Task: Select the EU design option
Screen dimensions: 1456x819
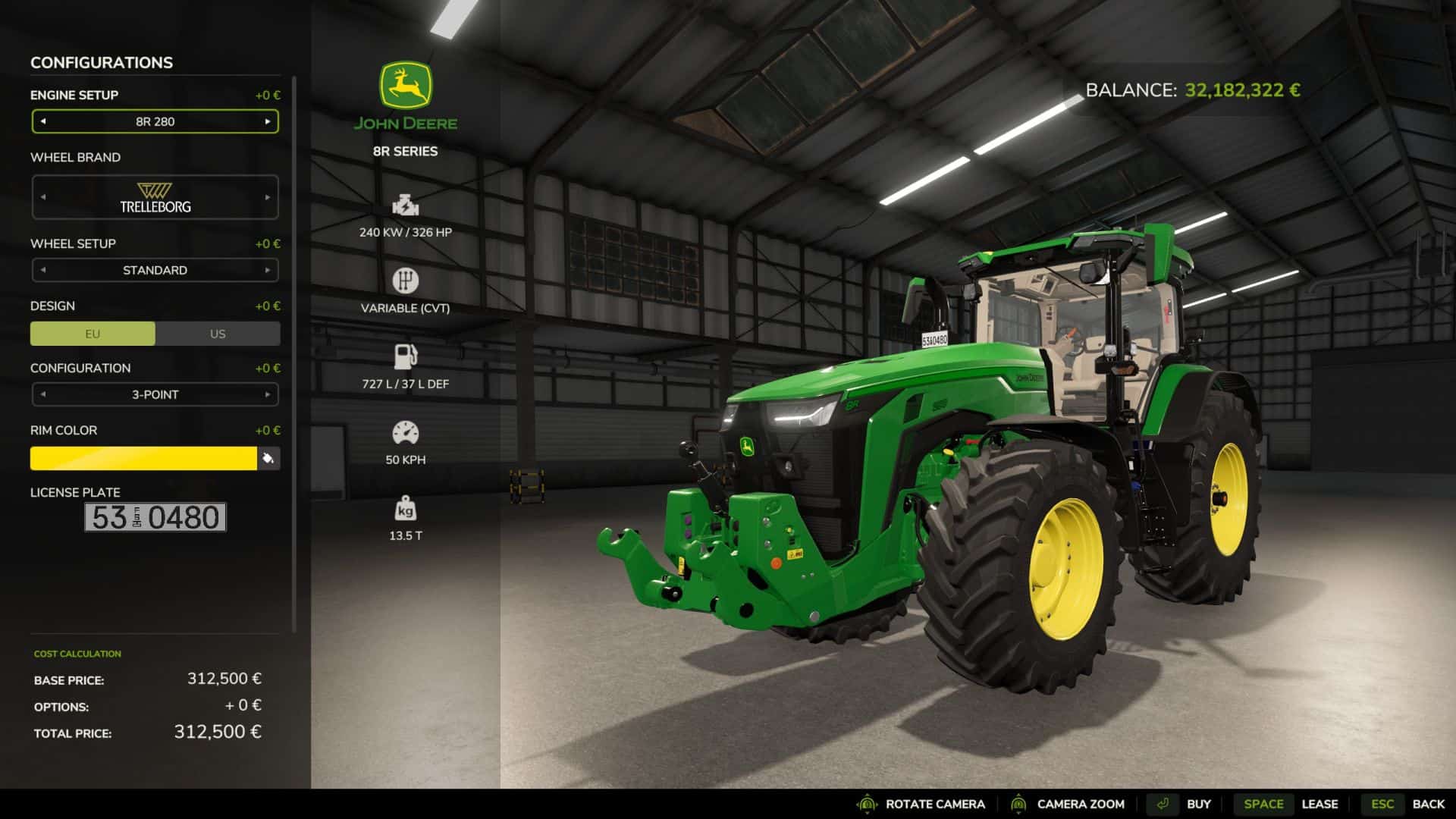Action: click(93, 334)
